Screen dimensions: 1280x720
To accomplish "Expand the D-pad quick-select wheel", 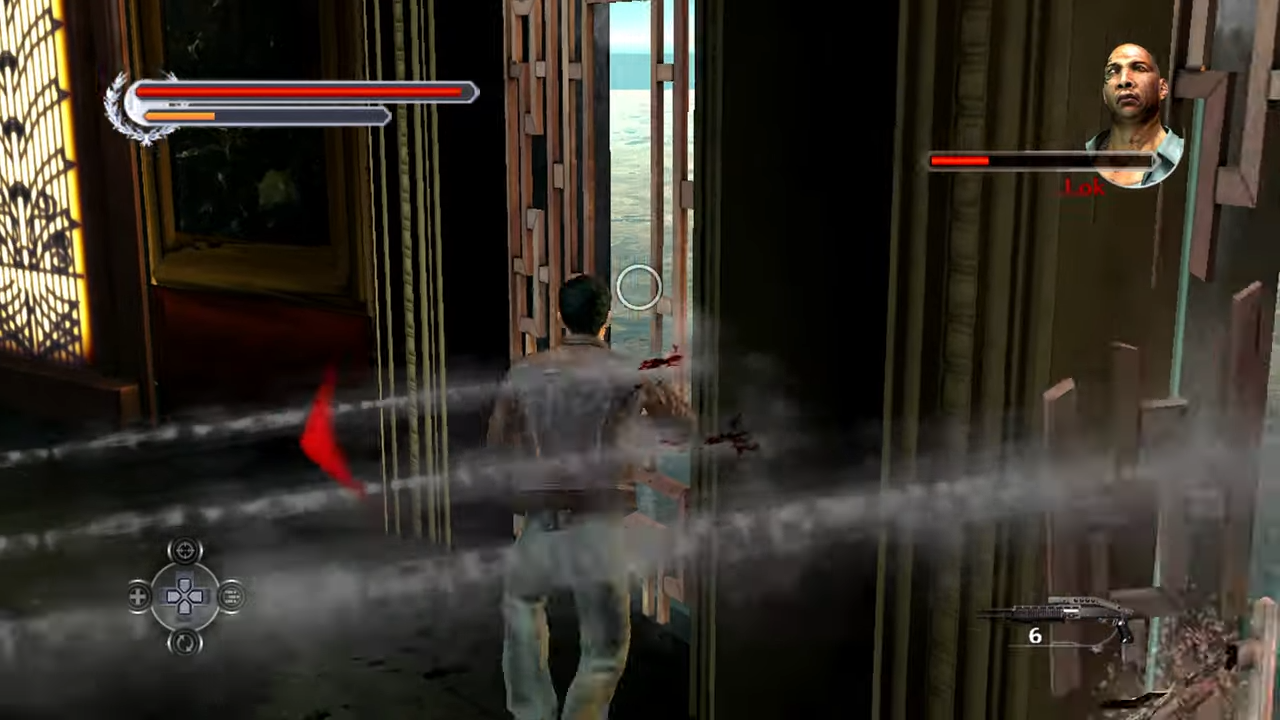I will (x=185, y=595).
